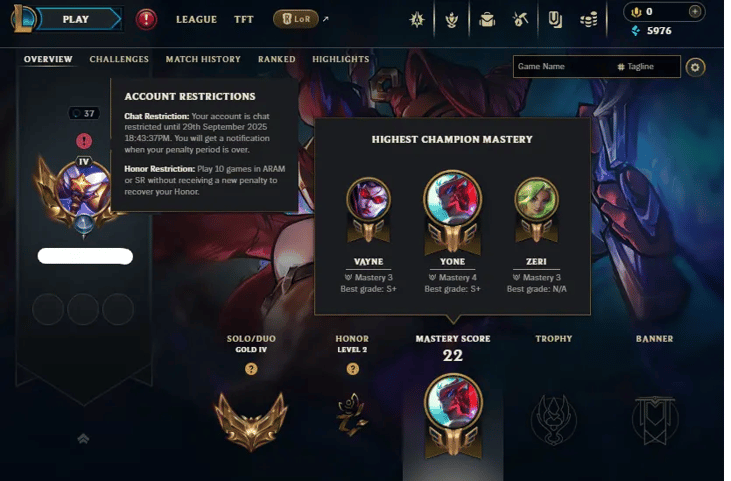
Task: Select the Banner emblem slot
Action: [x=654, y=414]
